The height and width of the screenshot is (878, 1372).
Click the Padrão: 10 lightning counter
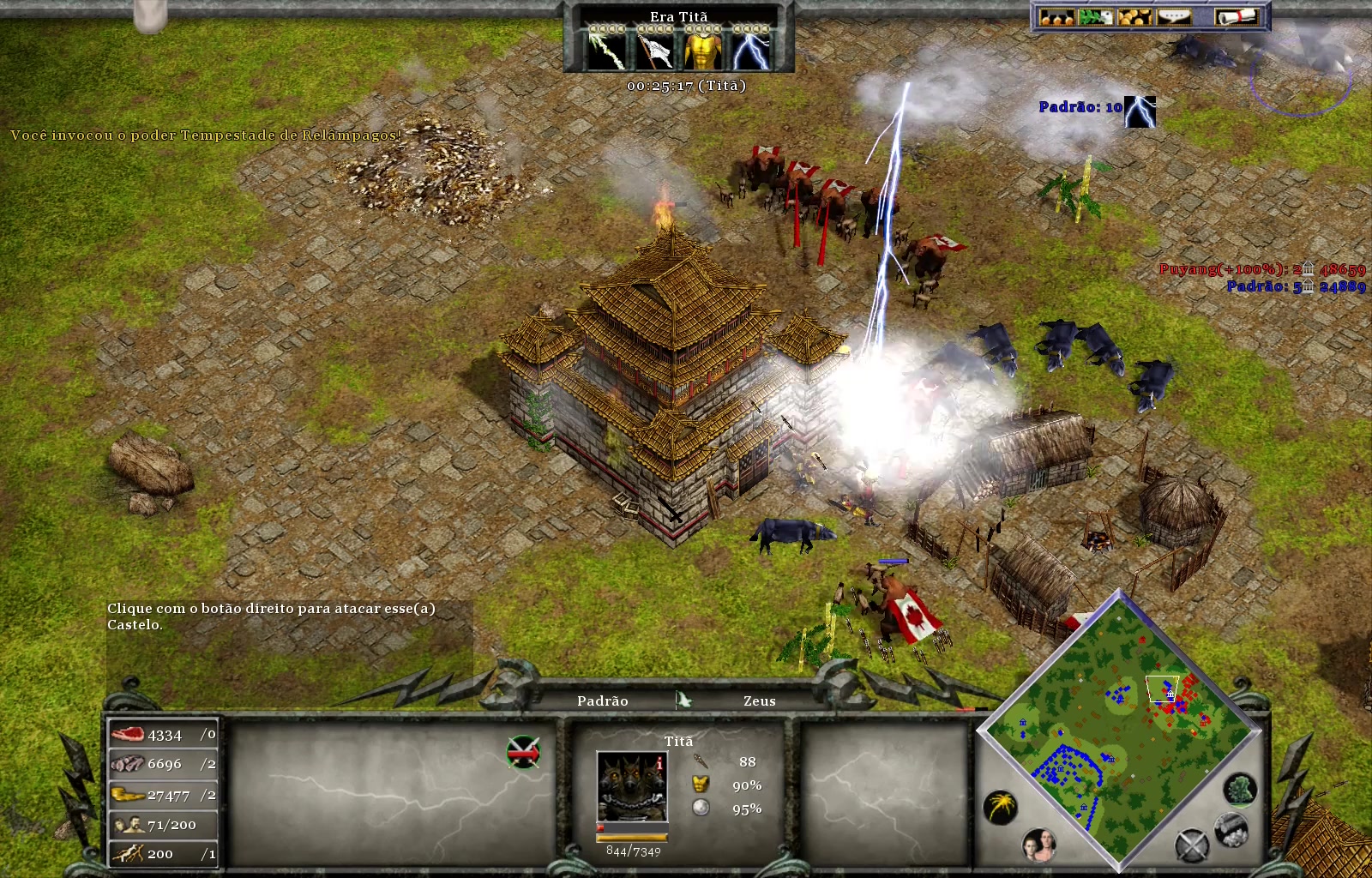pos(1082,108)
